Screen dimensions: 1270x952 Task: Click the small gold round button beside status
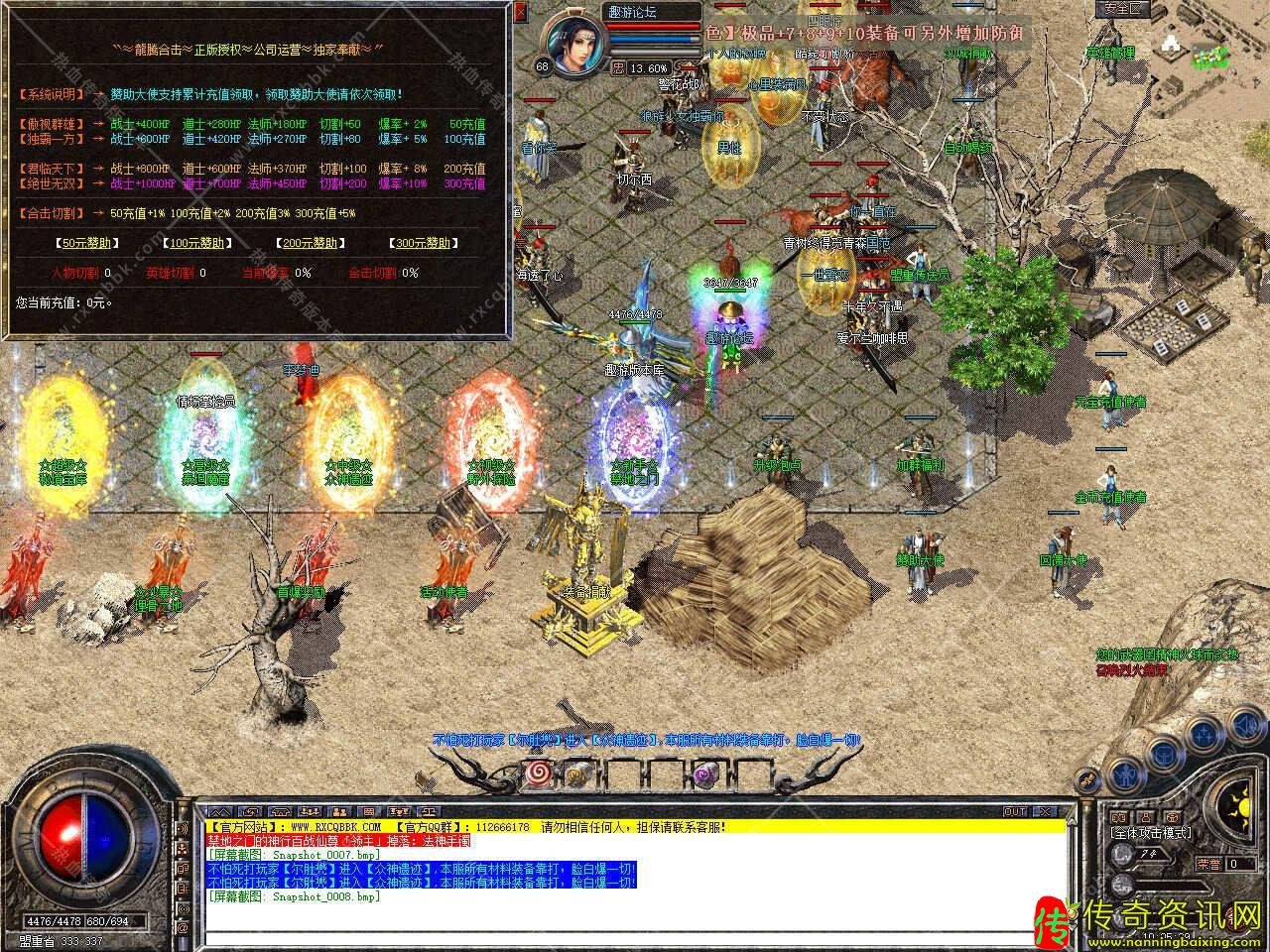(x=1086, y=780)
